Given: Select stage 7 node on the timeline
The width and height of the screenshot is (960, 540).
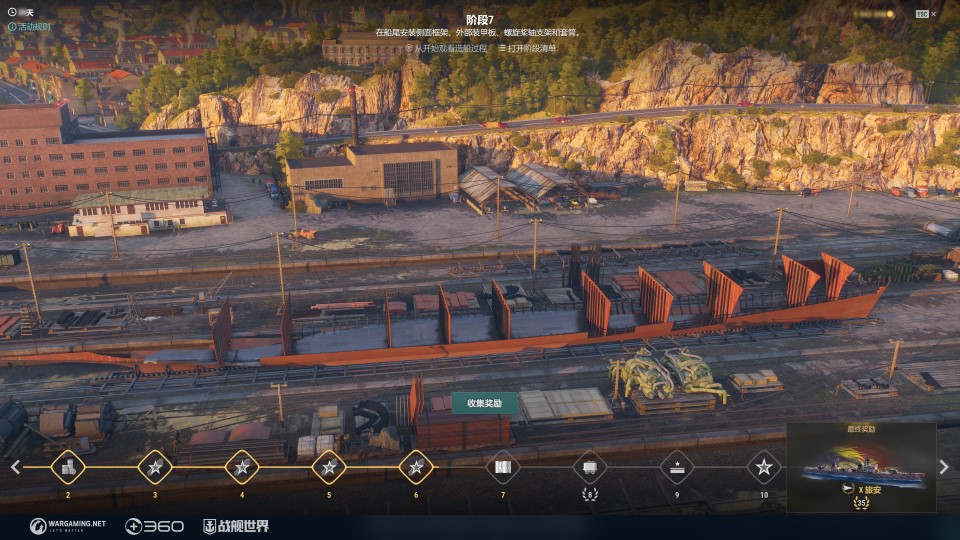Looking at the screenshot, I should click(503, 467).
